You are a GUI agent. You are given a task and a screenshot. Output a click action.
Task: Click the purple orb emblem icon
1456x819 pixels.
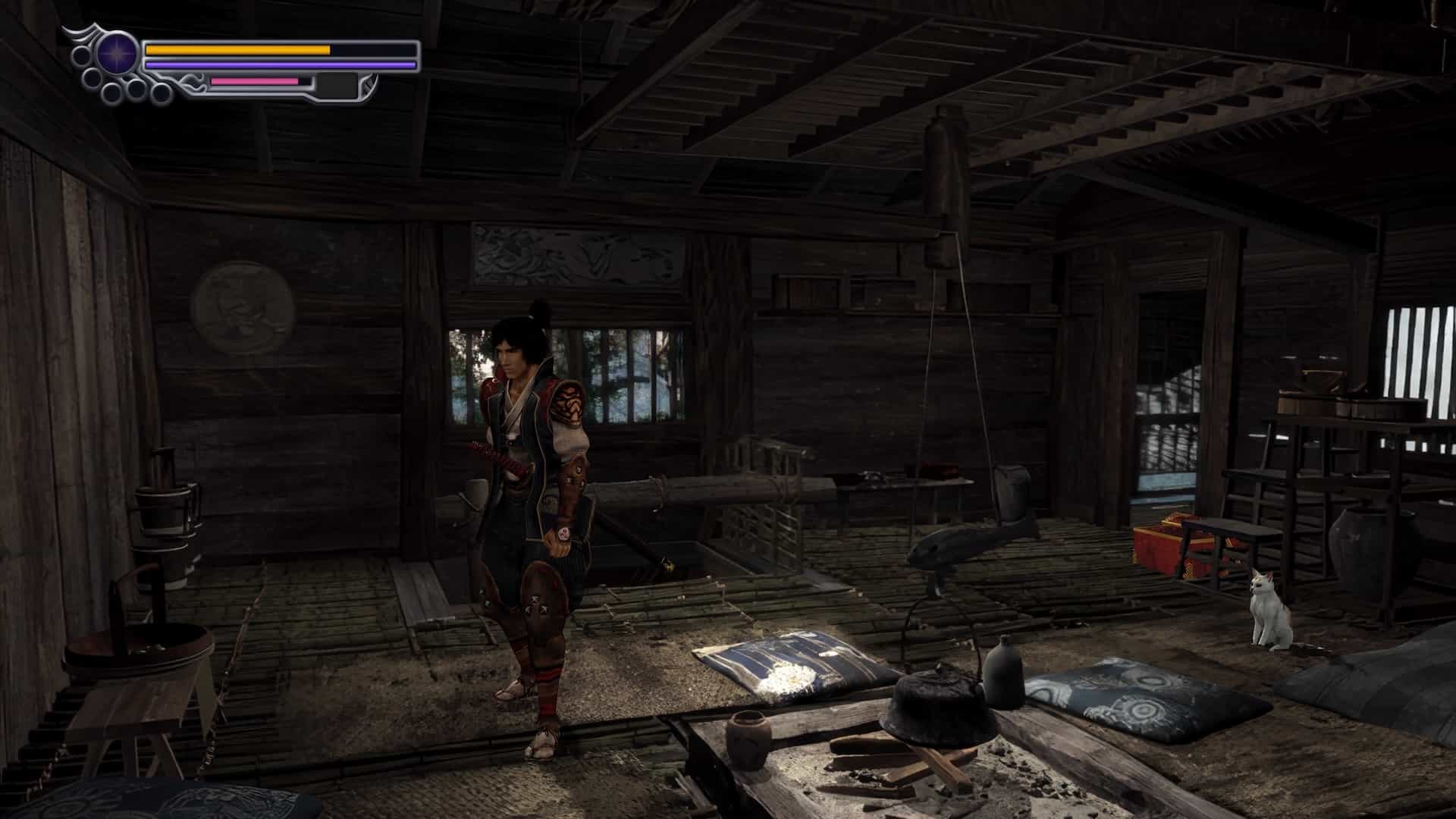click(x=117, y=54)
